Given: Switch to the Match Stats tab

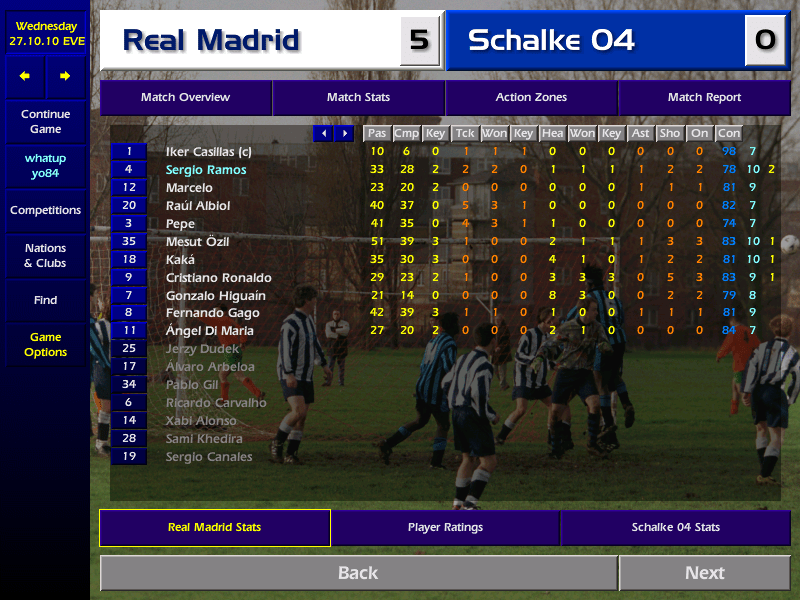Looking at the screenshot, I should click(358, 98).
